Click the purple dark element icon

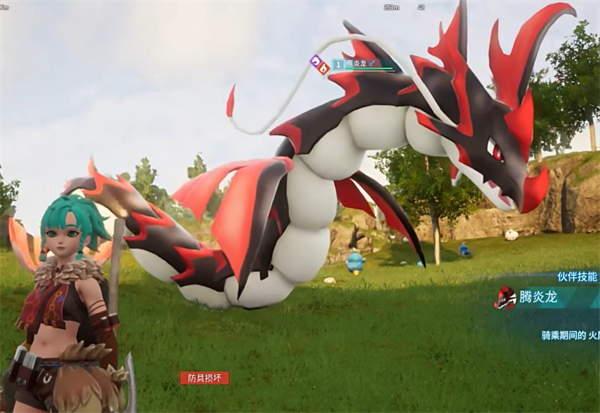coord(314,61)
